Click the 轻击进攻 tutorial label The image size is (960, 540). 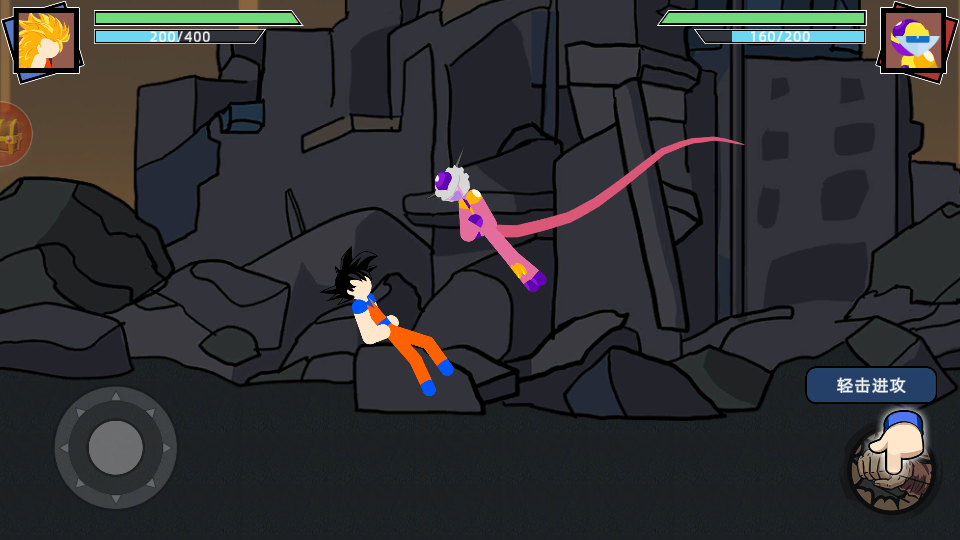point(871,385)
